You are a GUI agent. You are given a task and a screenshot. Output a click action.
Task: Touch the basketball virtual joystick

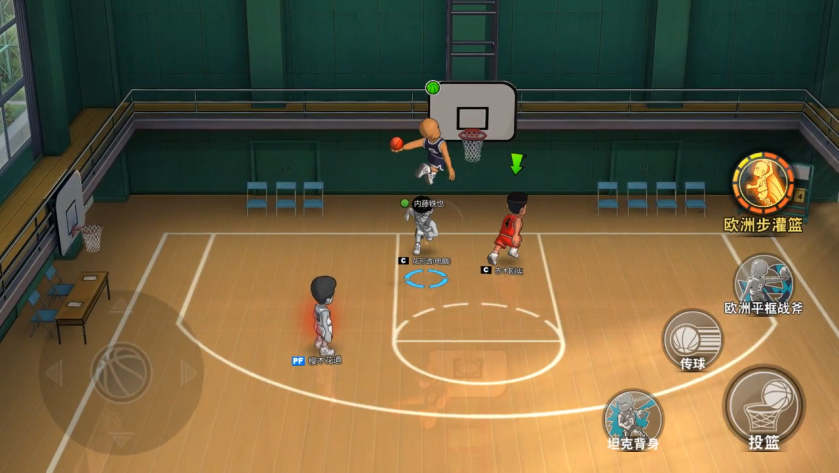(x=120, y=372)
